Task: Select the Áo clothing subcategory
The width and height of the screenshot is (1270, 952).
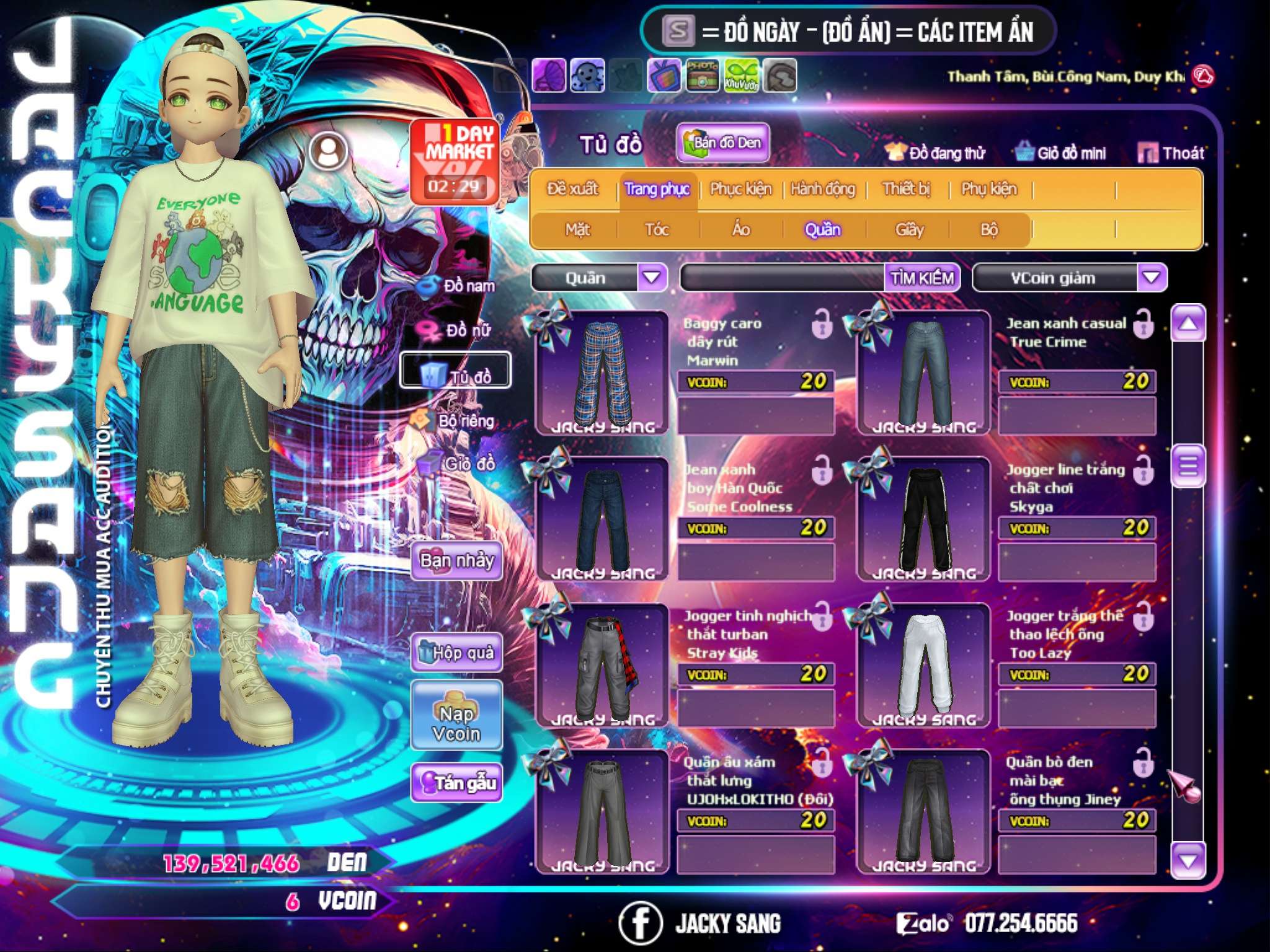Action: coord(740,230)
